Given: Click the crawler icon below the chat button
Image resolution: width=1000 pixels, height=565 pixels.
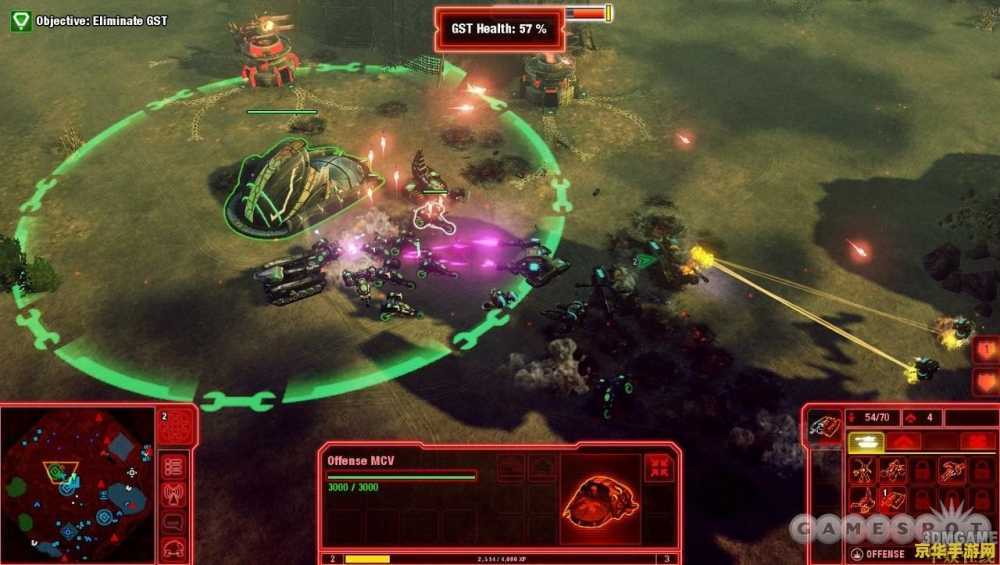Looking at the screenshot, I should coord(175,546).
